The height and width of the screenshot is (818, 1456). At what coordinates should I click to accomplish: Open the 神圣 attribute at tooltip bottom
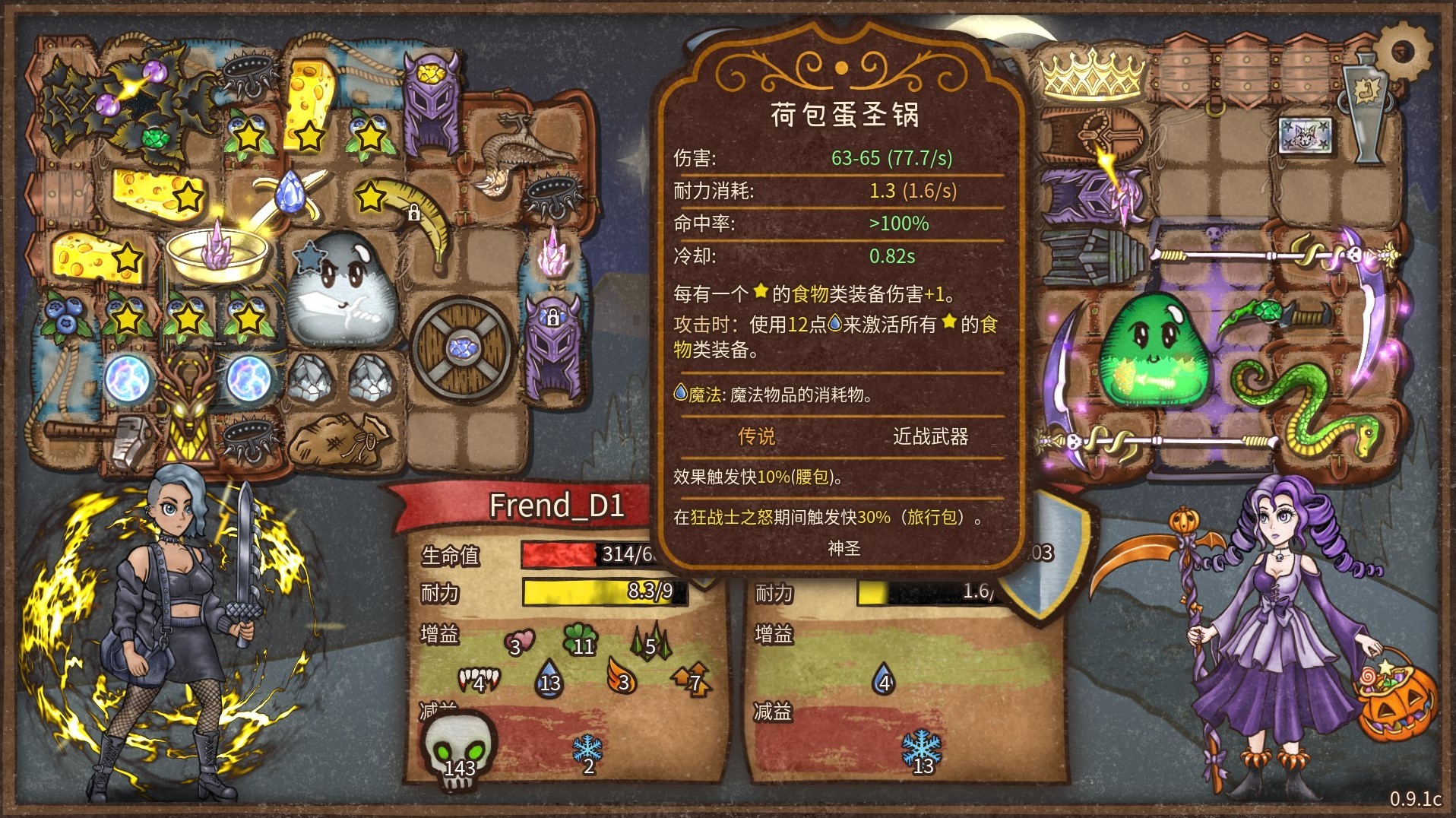pyautogui.click(x=846, y=549)
